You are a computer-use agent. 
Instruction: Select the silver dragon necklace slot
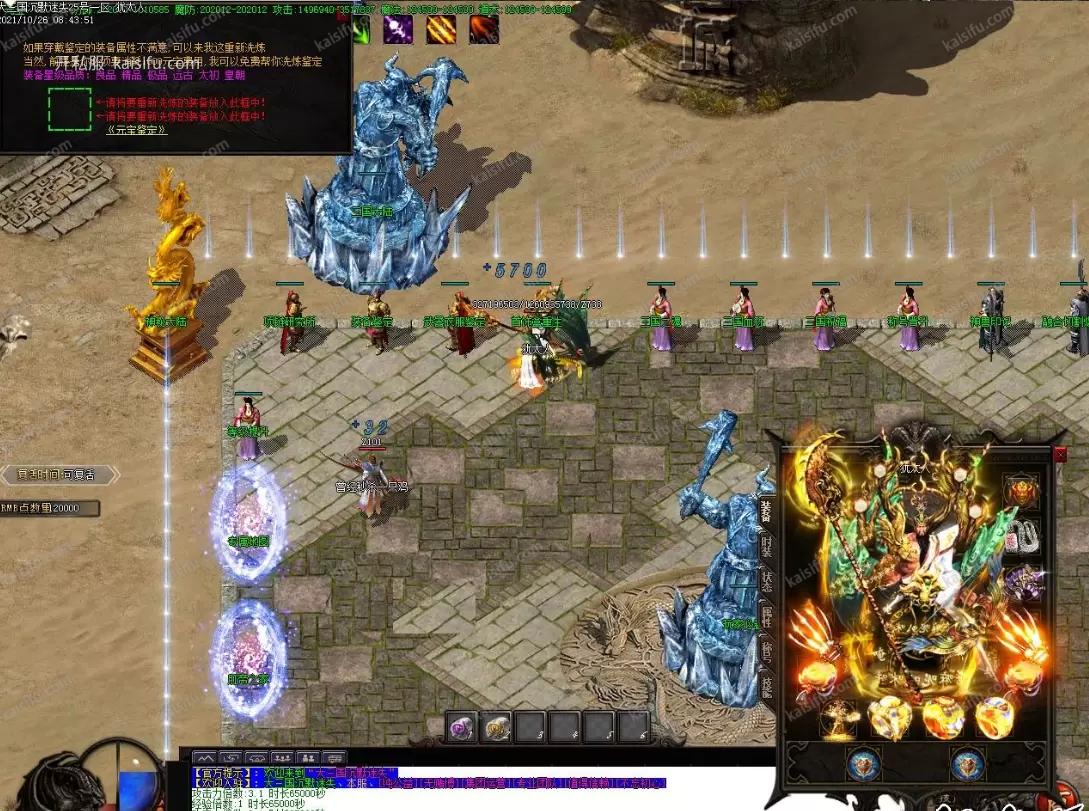[x=1023, y=536]
